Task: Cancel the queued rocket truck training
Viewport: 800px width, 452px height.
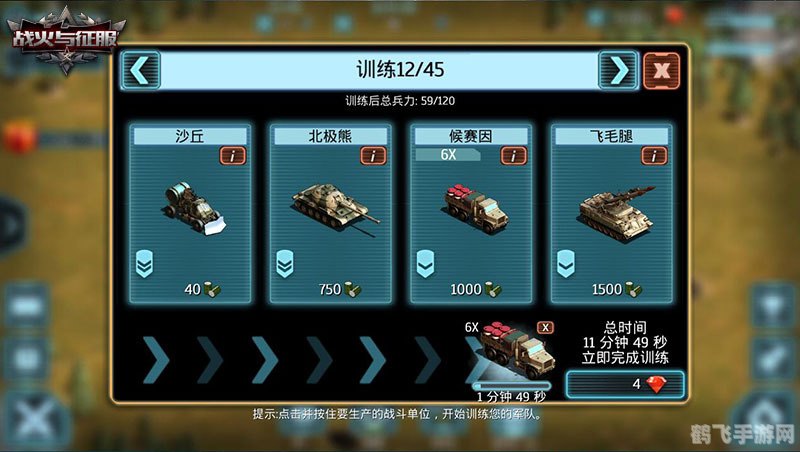Action: point(545,327)
